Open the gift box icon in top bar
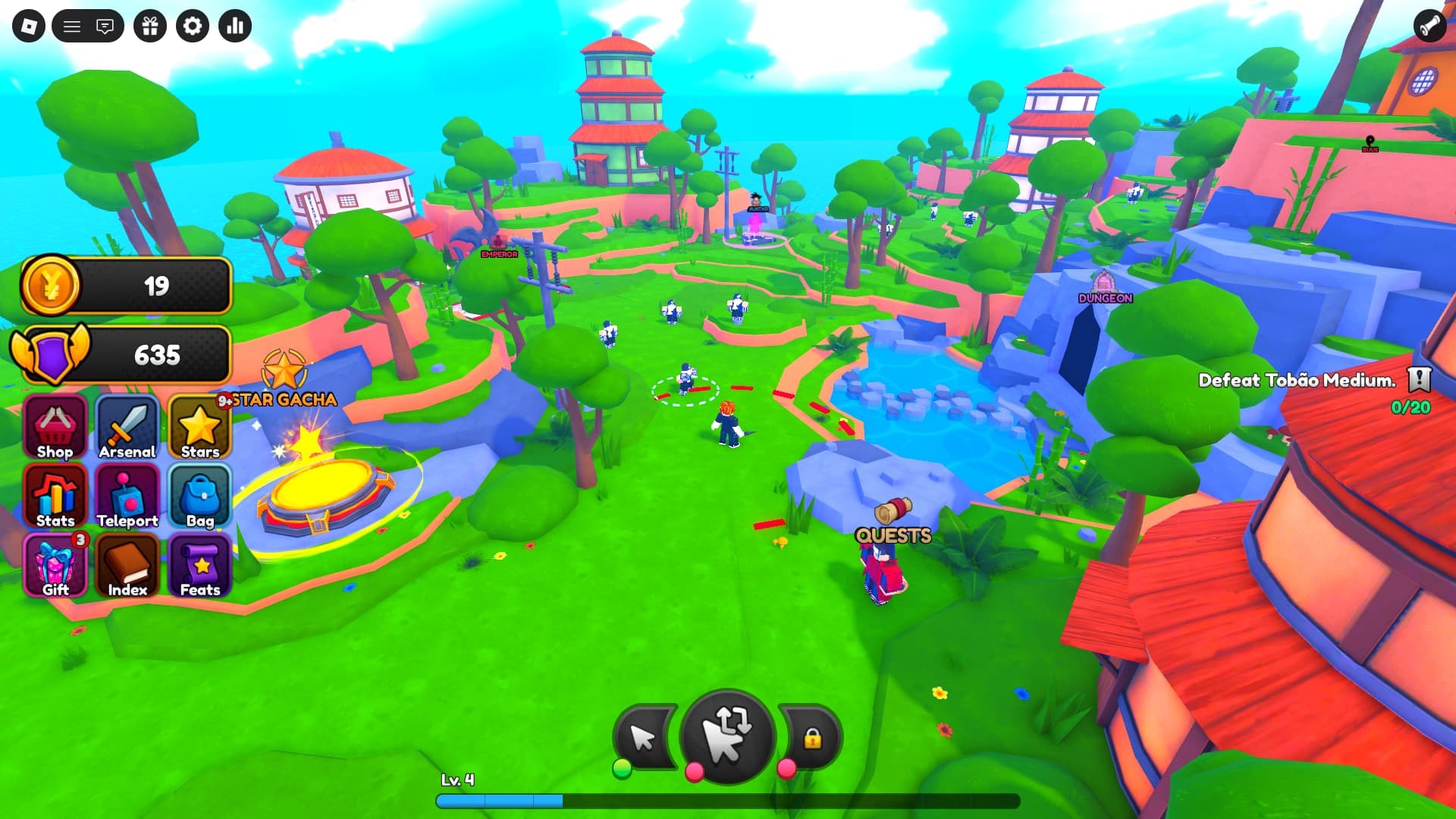This screenshot has height=819, width=1456. click(150, 27)
